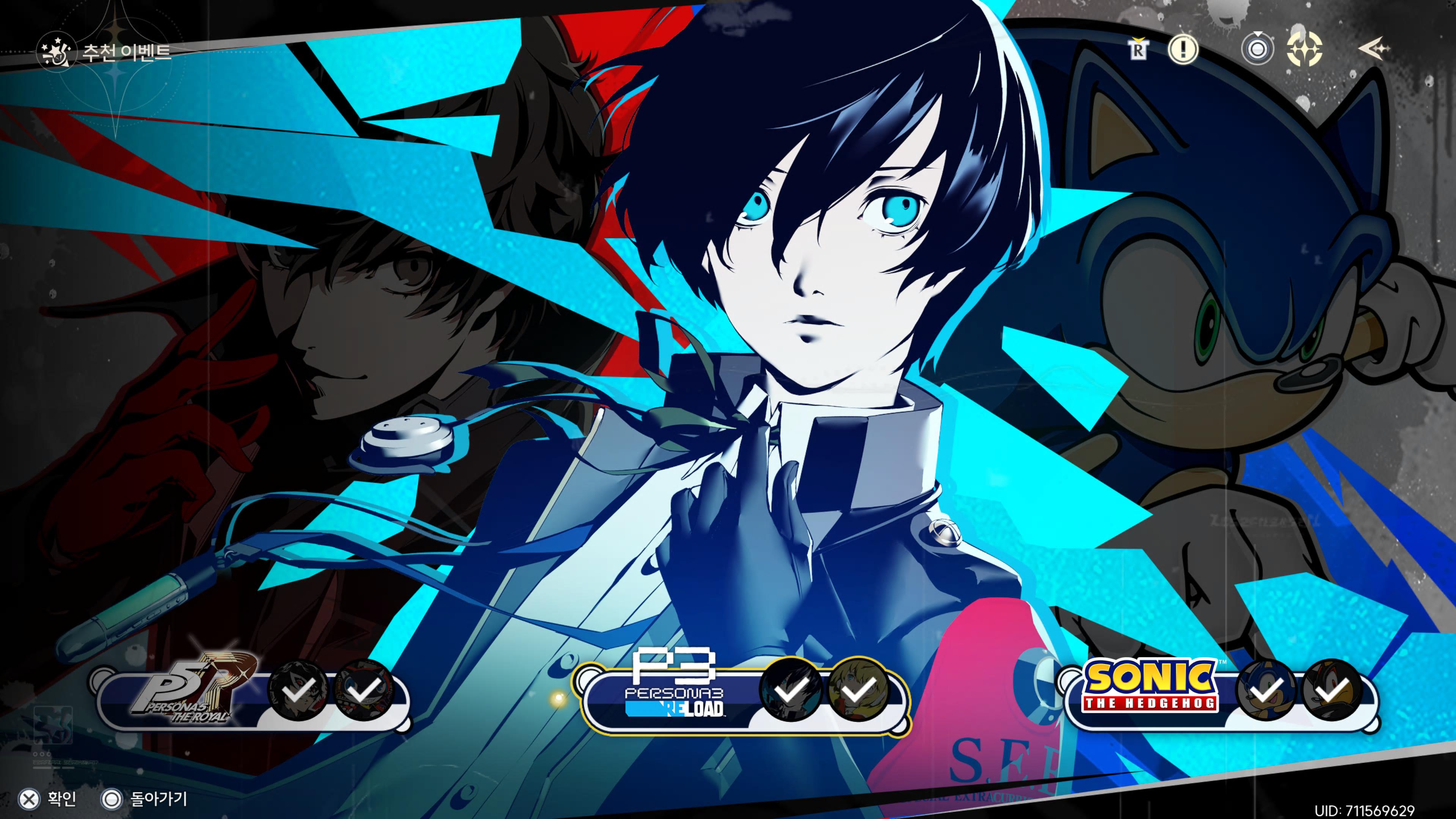Go back using the sparkle arrow button
Viewport: 1456px width, 819px height.
[1373, 50]
